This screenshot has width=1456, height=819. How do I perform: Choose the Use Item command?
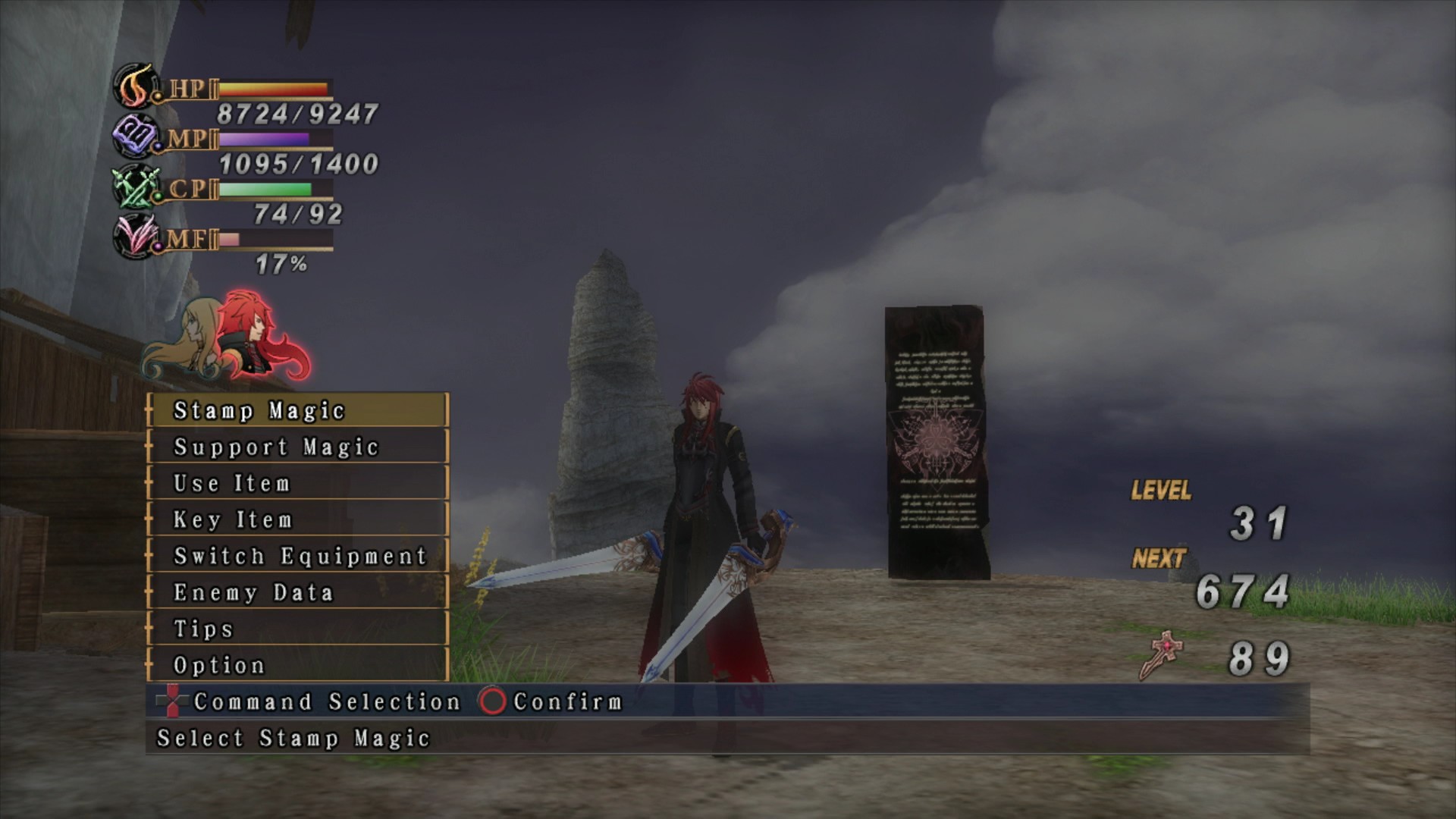(297, 483)
